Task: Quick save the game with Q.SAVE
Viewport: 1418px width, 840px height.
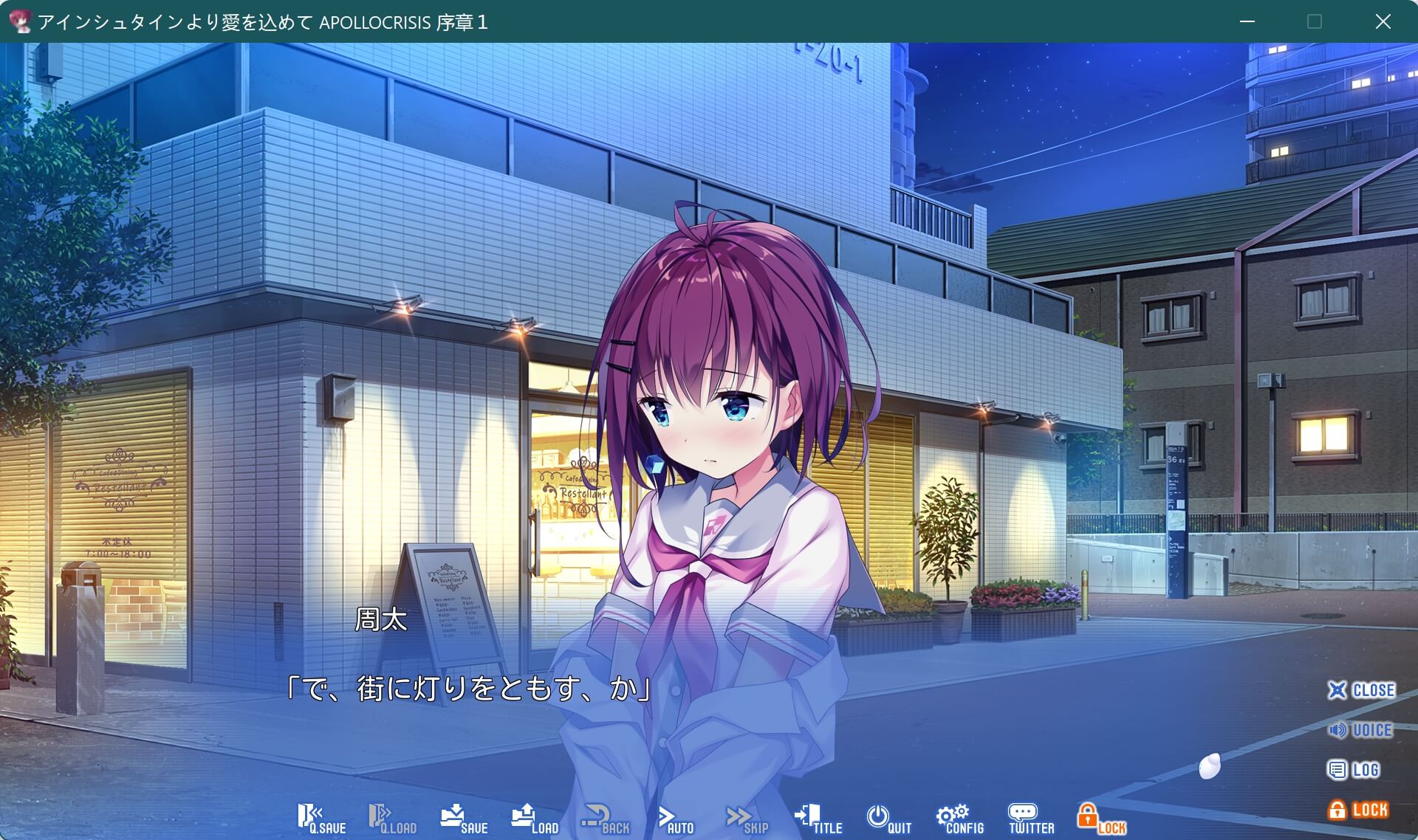Action: 323,818
